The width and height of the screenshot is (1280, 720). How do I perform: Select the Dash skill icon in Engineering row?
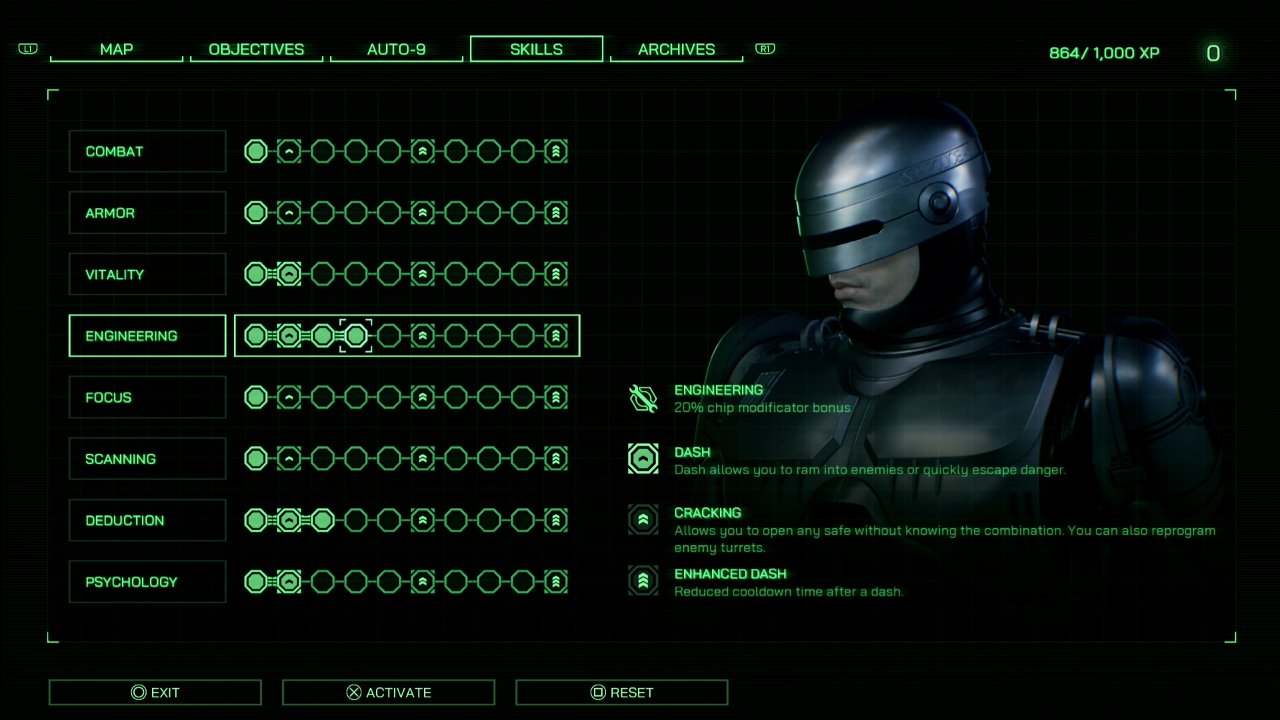coord(289,335)
